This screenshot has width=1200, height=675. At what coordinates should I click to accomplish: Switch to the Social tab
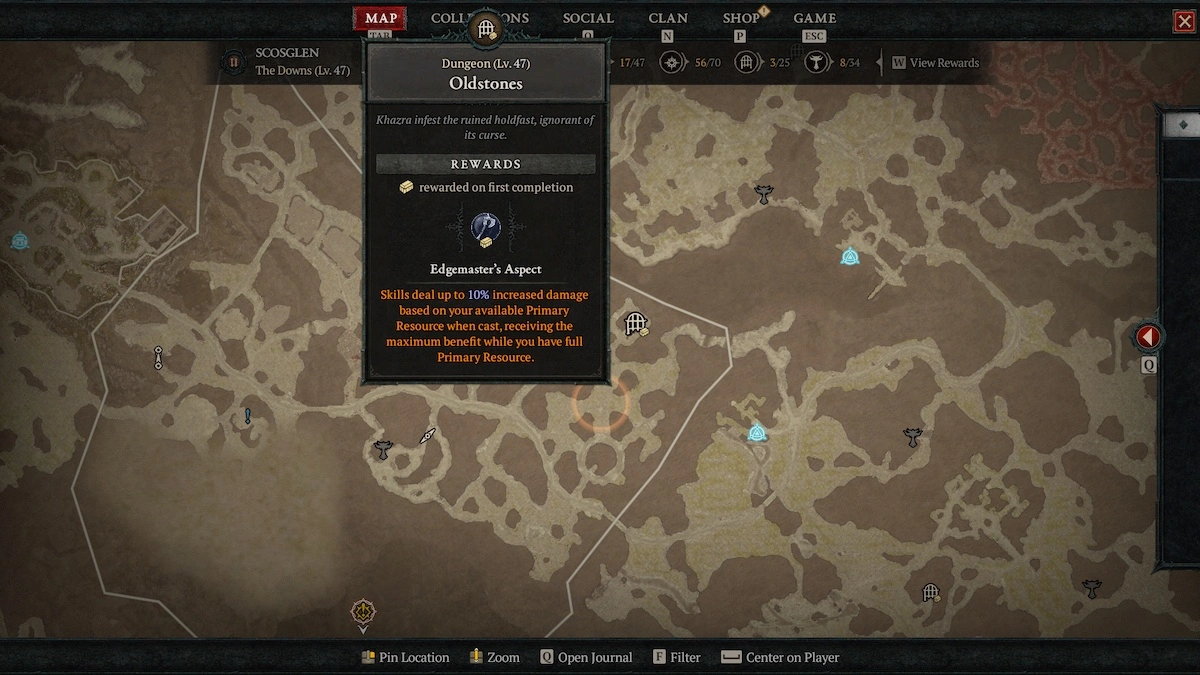point(588,18)
